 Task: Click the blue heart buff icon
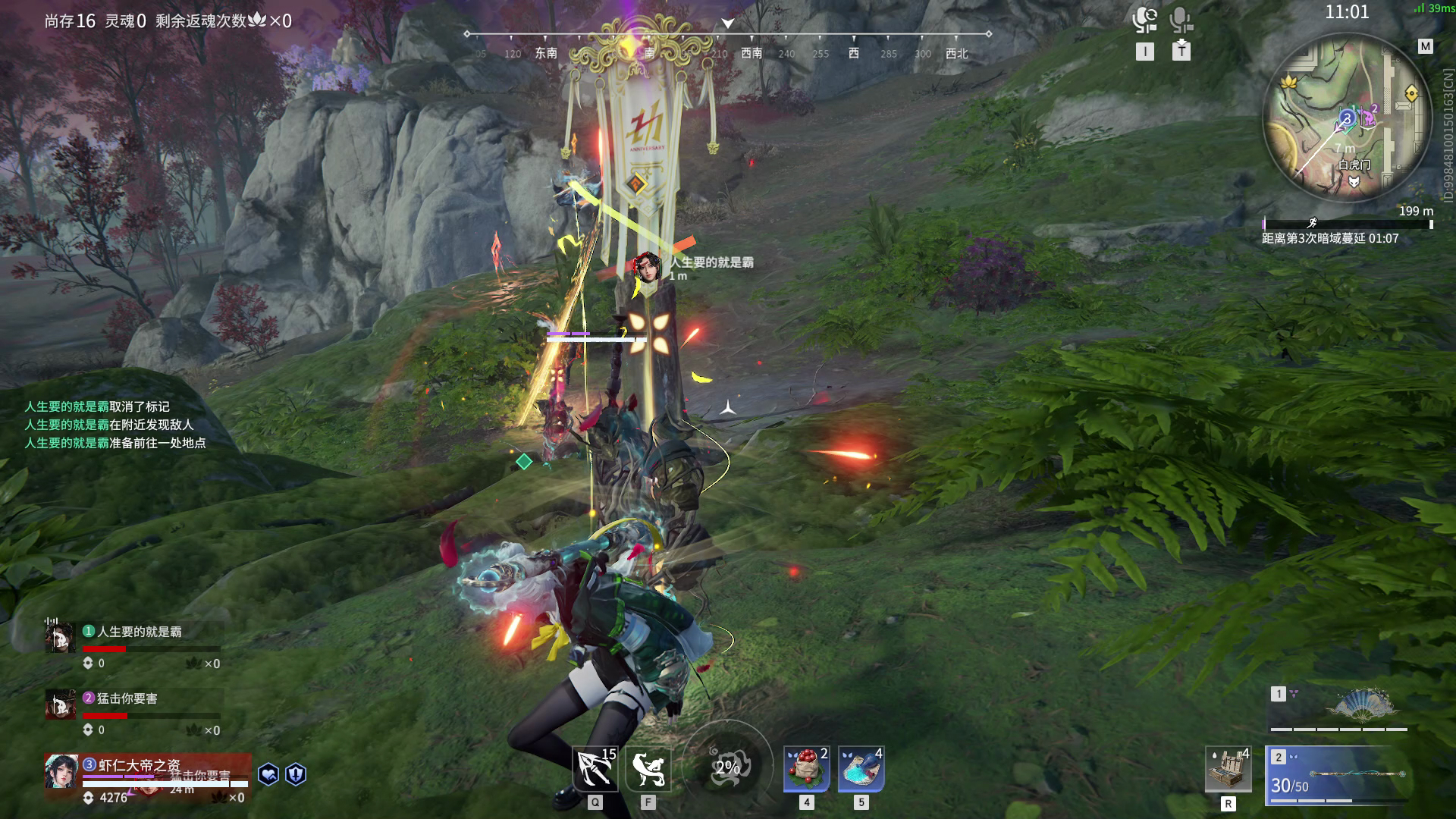(x=268, y=774)
